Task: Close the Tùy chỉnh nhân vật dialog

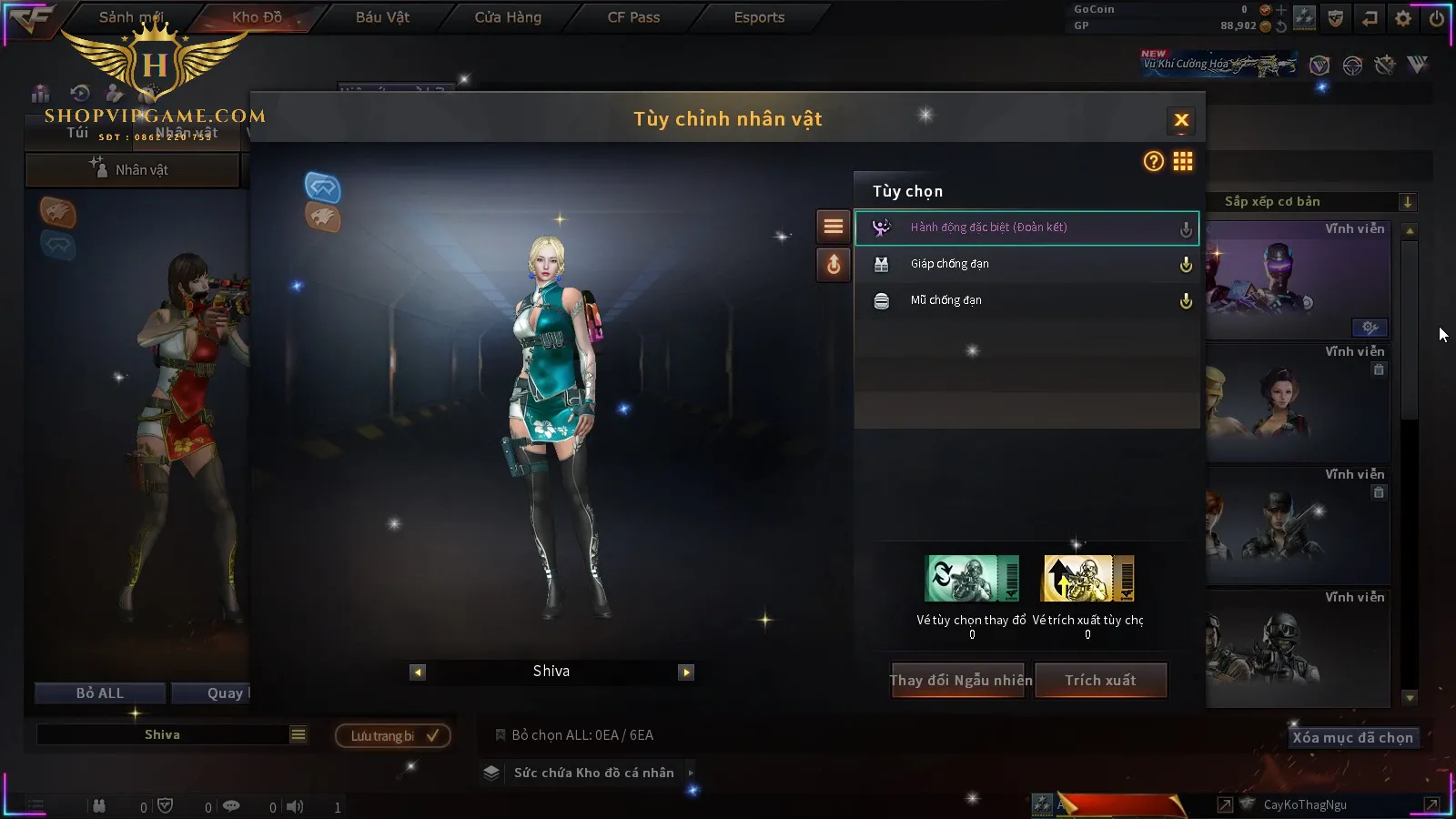Action: 1181,120
